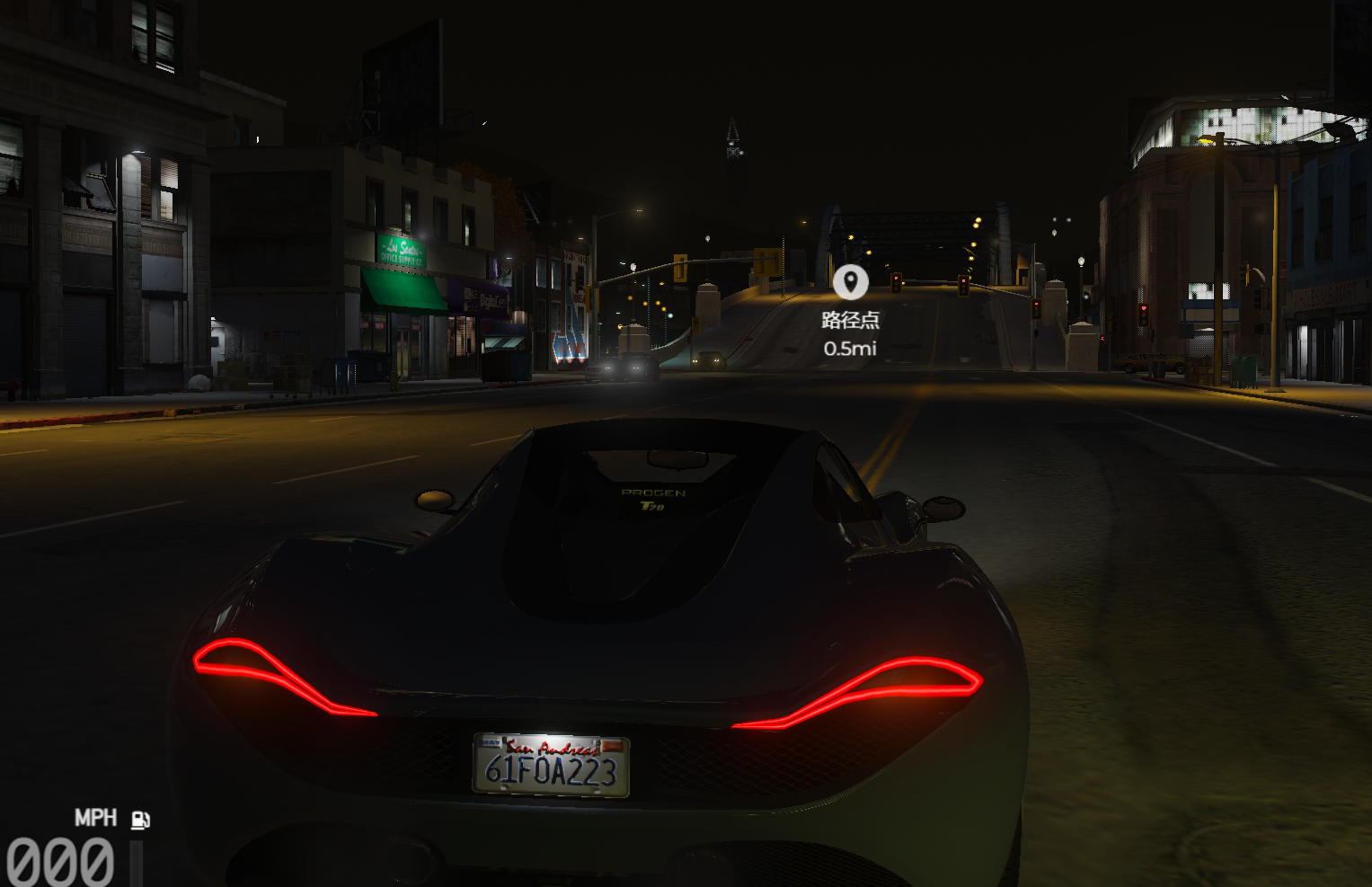Click the waypoint pin marker icon

[x=850, y=281]
